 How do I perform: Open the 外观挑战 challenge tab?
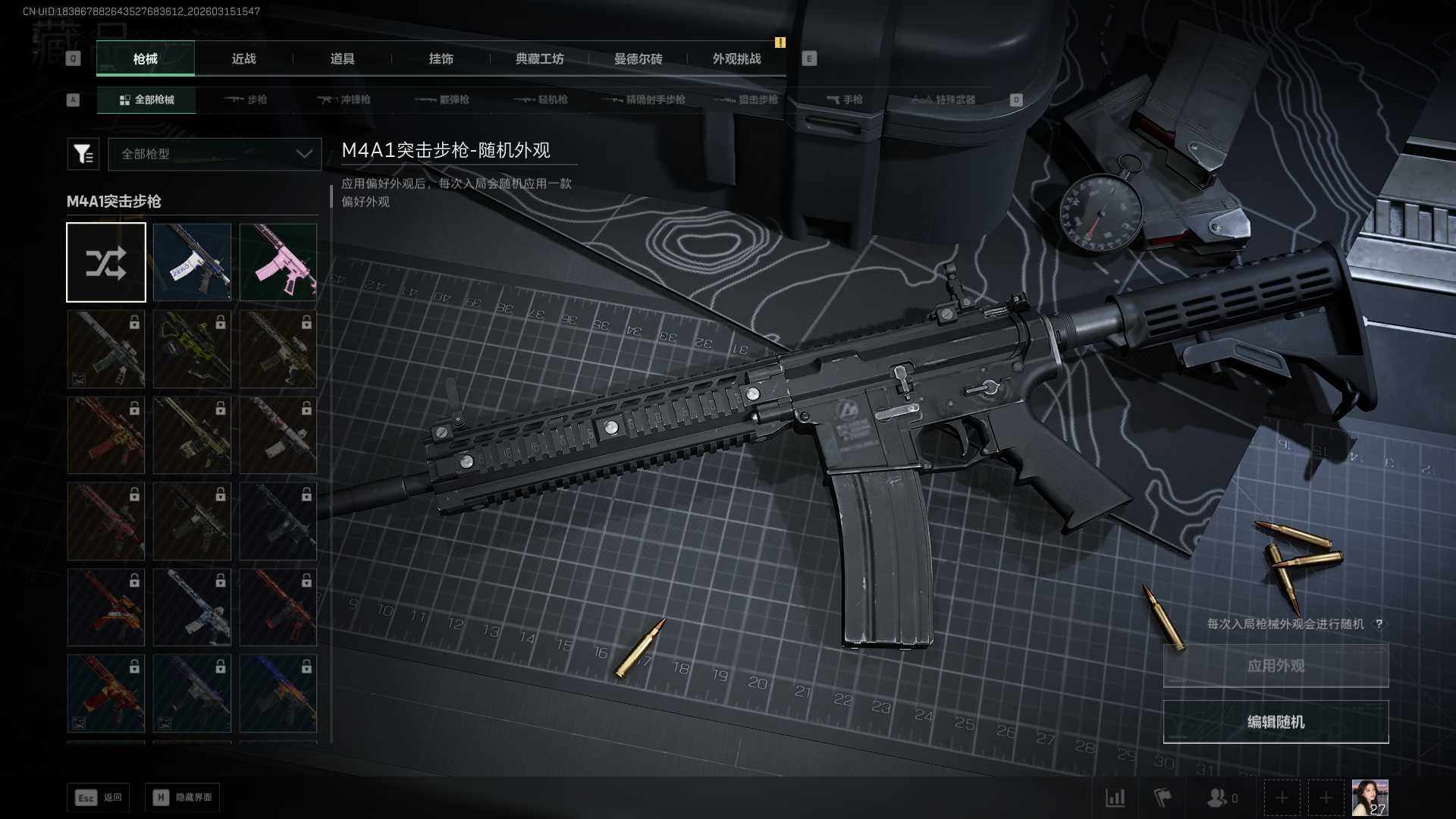point(736,59)
